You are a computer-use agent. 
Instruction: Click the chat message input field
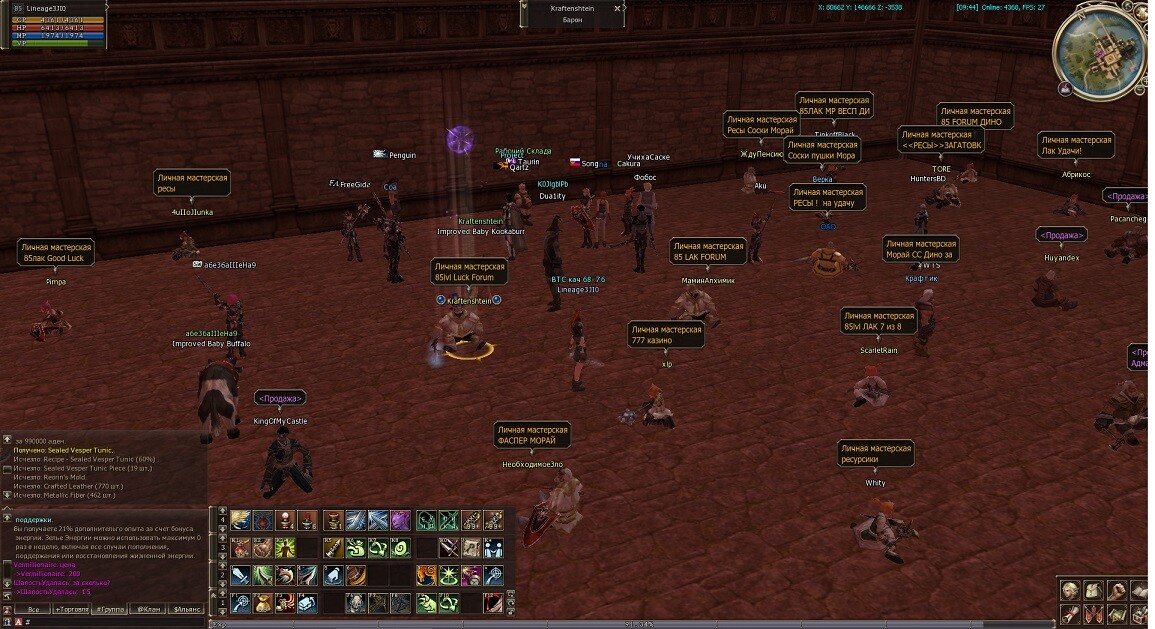click(110, 621)
